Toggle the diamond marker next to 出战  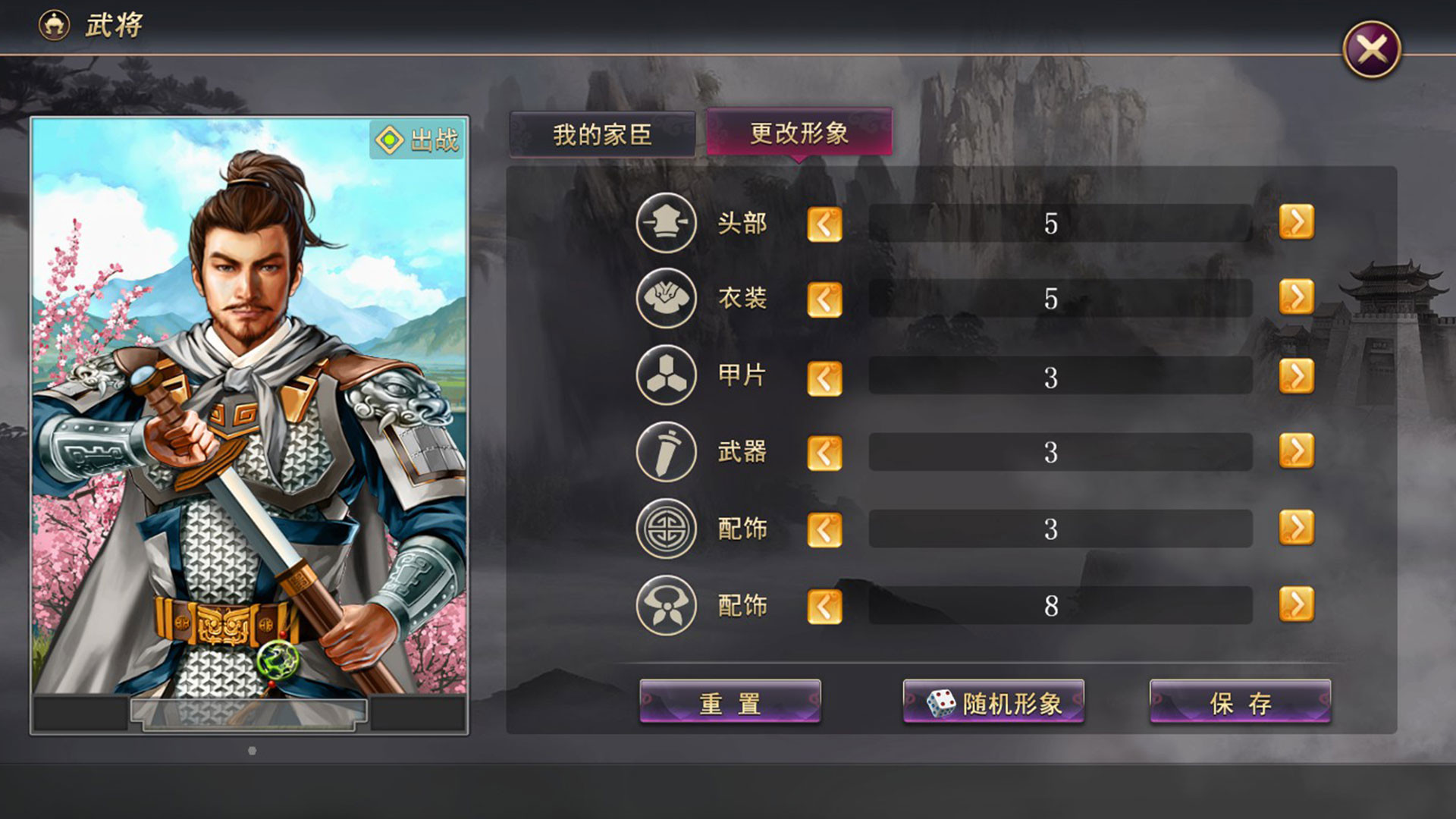click(389, 136)
